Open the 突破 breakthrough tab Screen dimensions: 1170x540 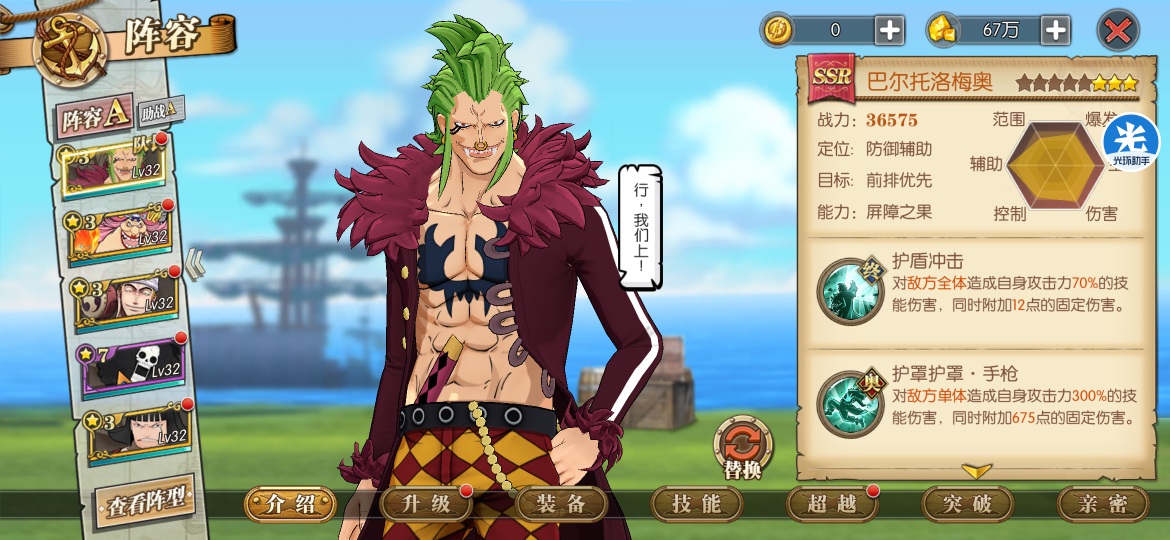click(967, 504)
